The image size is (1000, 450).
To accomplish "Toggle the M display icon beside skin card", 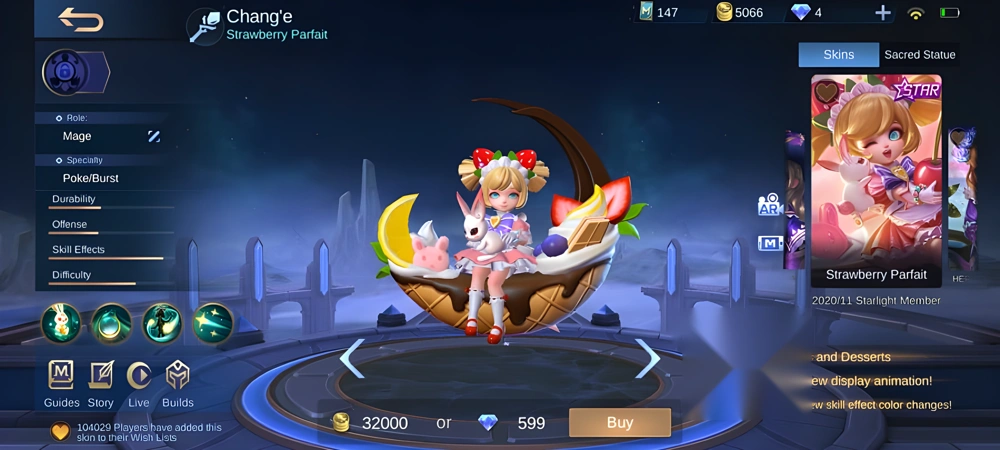I will click(x=769, y=243).
